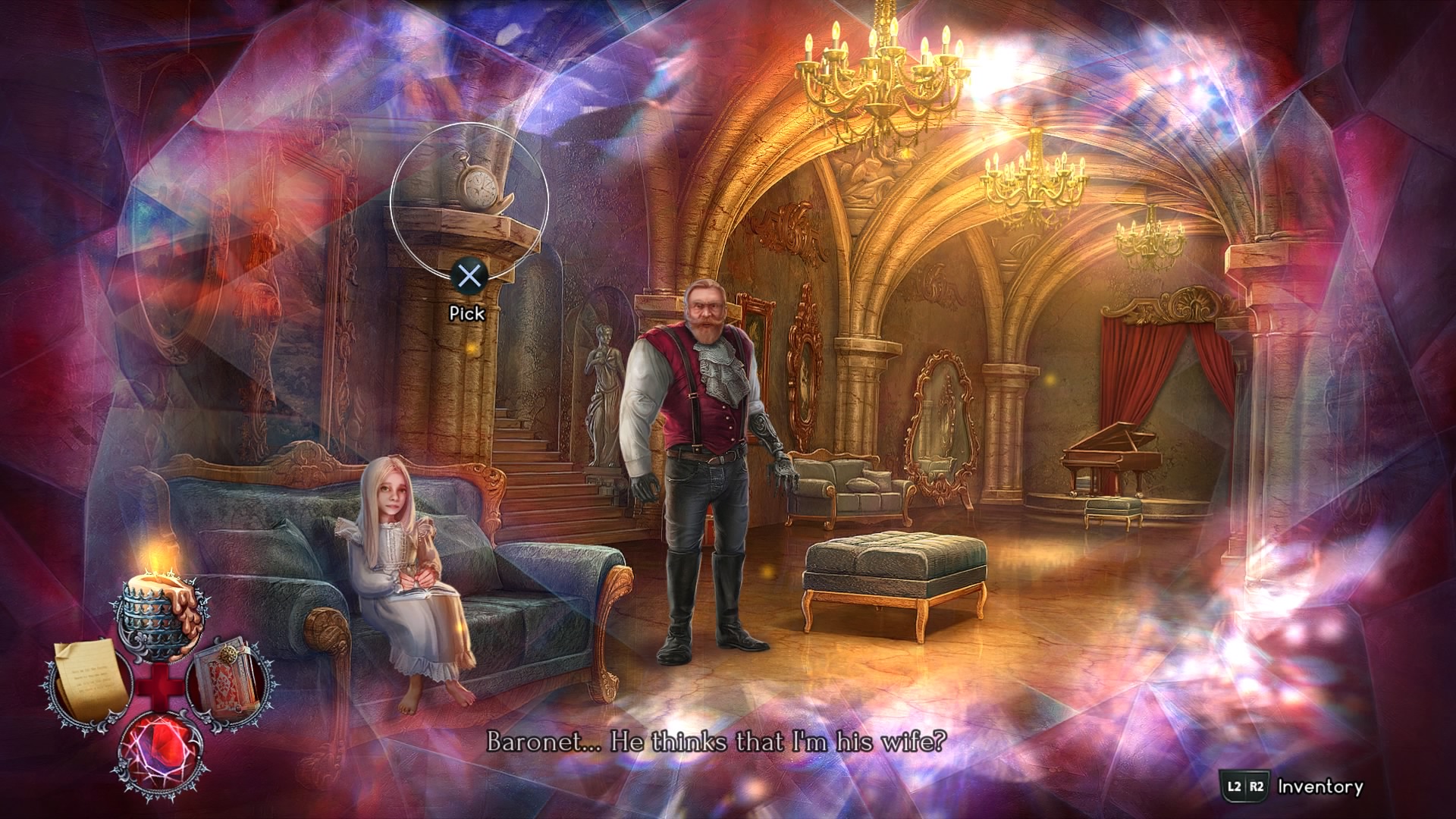Pick up the pocket watch on the ledge
Viewport: 1456px width, 819px height.
[x=477, y=184]
